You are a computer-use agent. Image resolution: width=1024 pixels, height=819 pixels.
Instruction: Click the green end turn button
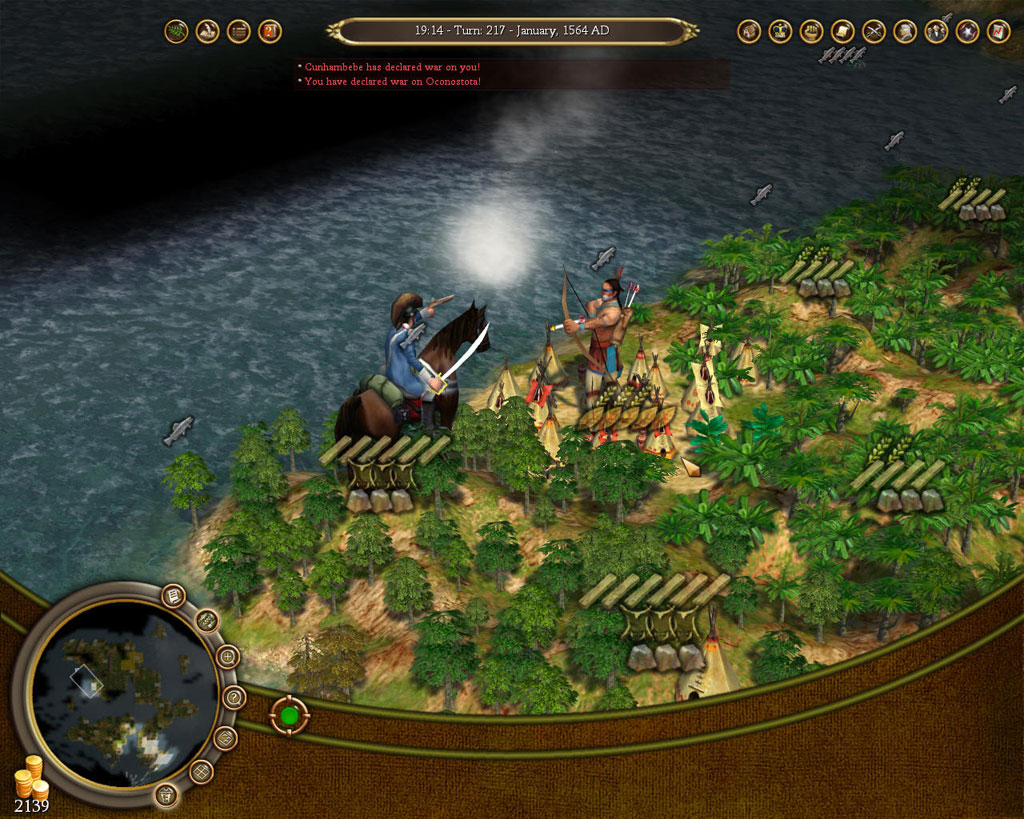pos(289,716)
